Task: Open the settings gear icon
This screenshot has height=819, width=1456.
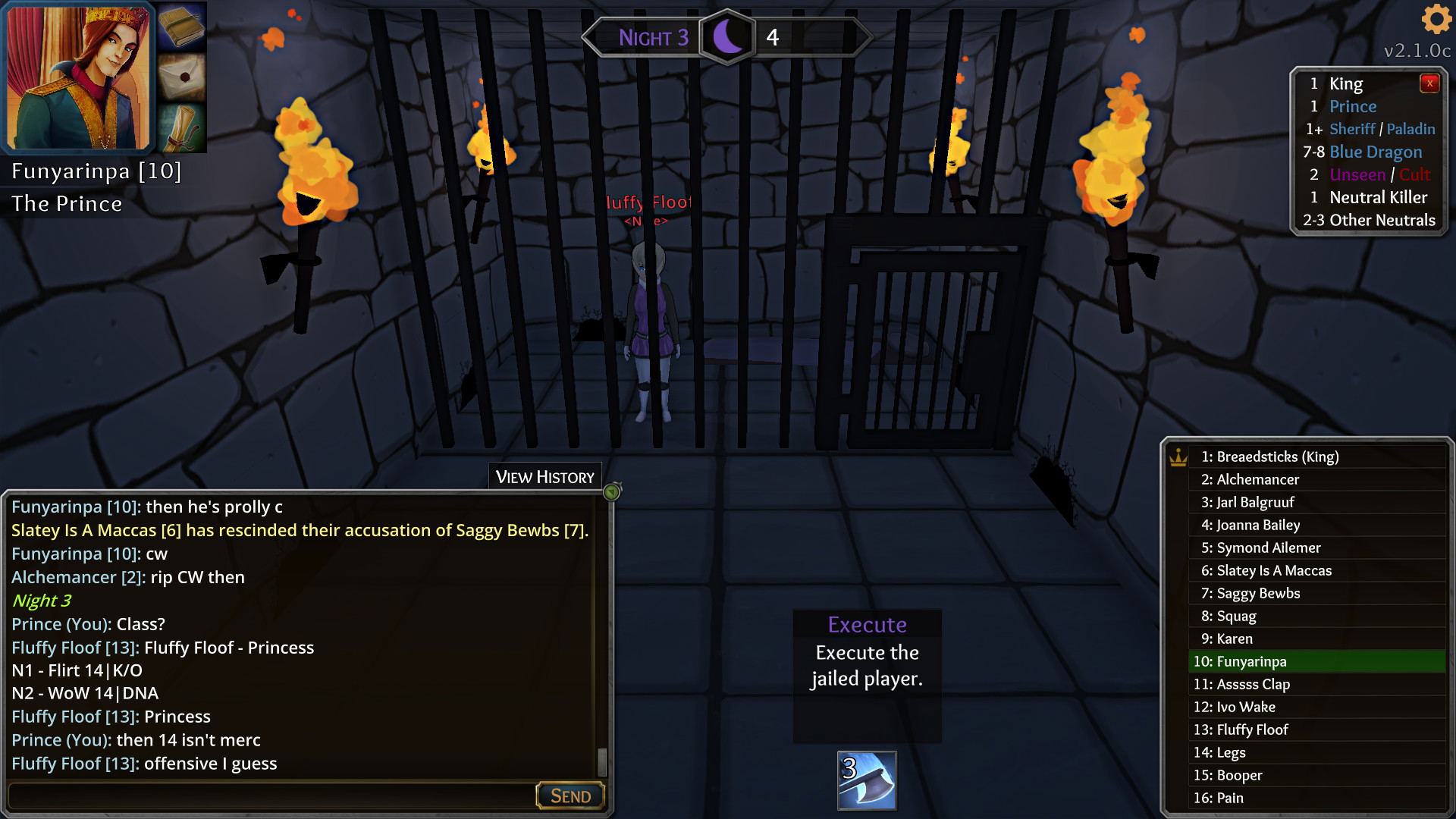Action: [1436, 18]
